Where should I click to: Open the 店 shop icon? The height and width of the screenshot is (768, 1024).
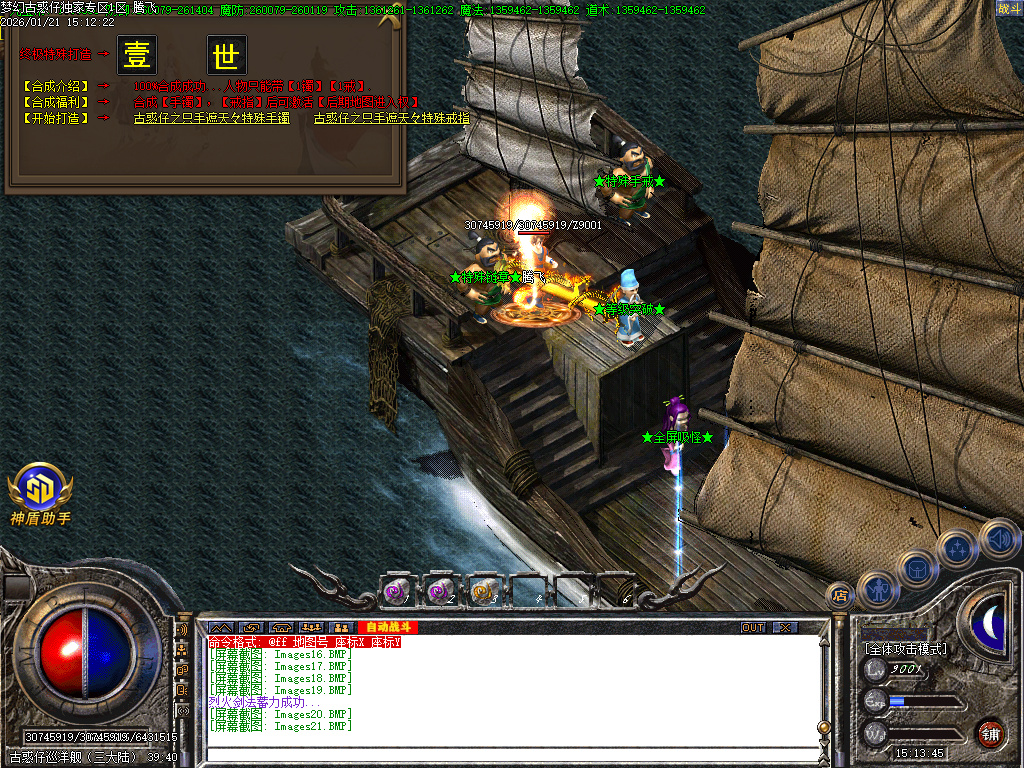(840, 596)
